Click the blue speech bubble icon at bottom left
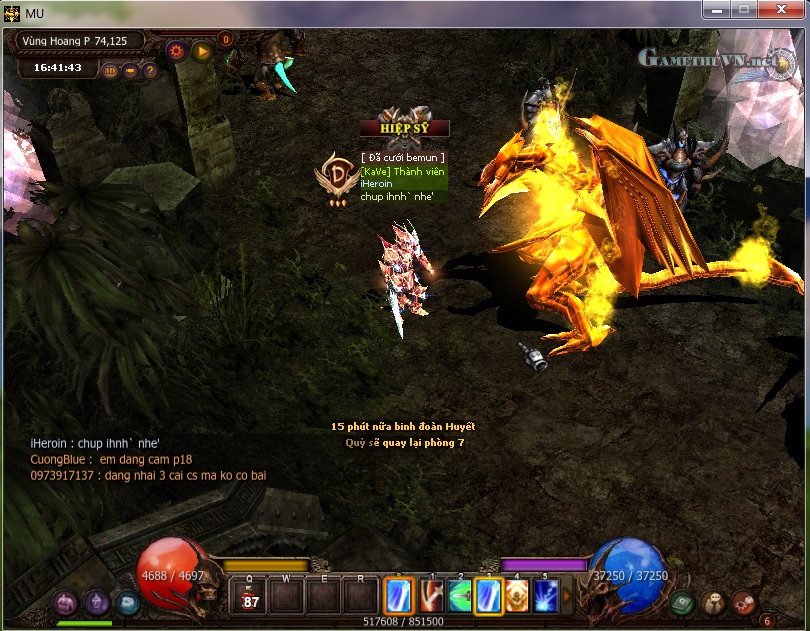 pyautogui.click(x=127, y=602)
